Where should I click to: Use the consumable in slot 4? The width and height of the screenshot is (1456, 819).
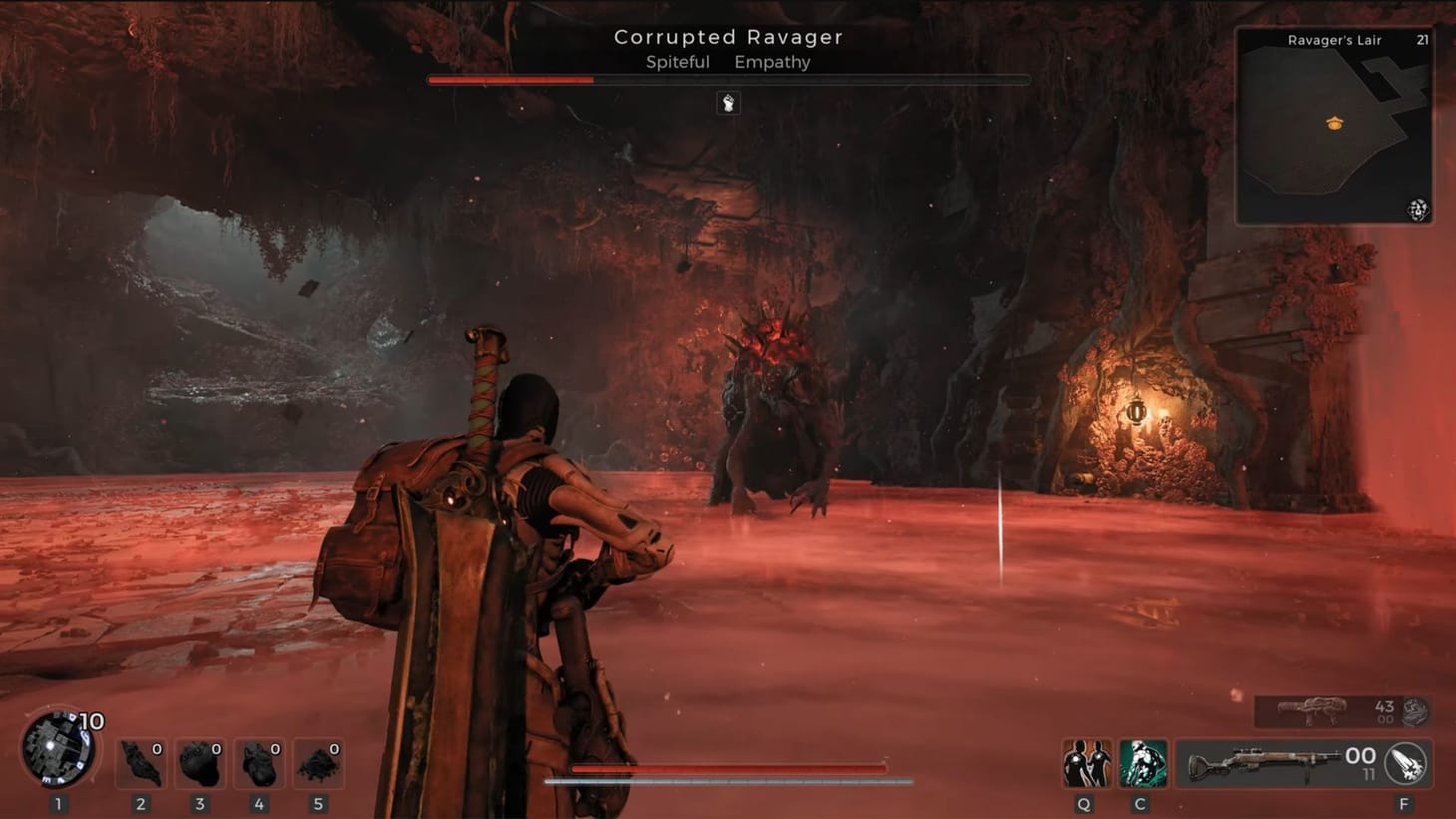[x=258, y=762]
